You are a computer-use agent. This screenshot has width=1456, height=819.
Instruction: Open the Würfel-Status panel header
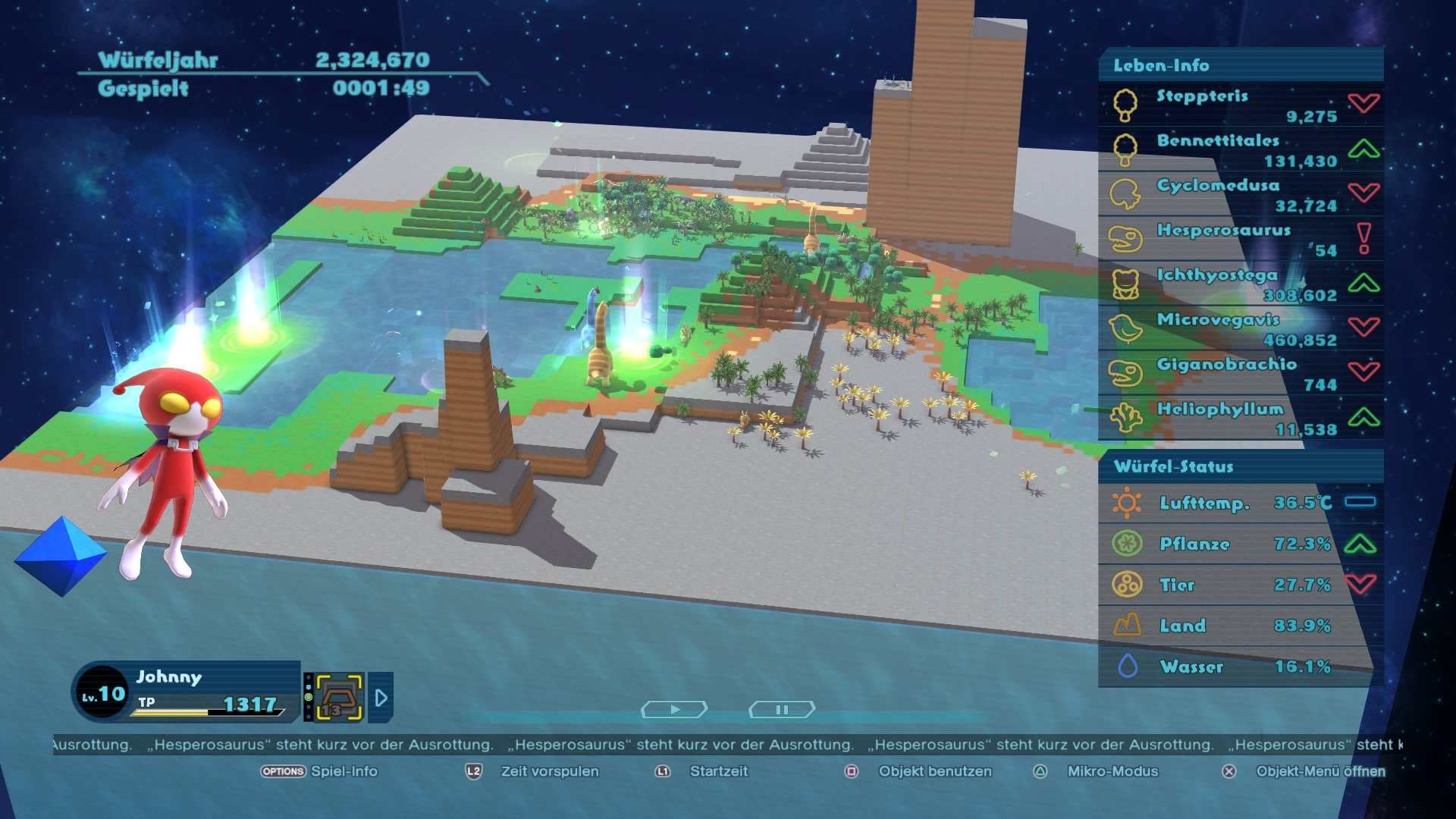tap(1175, 467)
